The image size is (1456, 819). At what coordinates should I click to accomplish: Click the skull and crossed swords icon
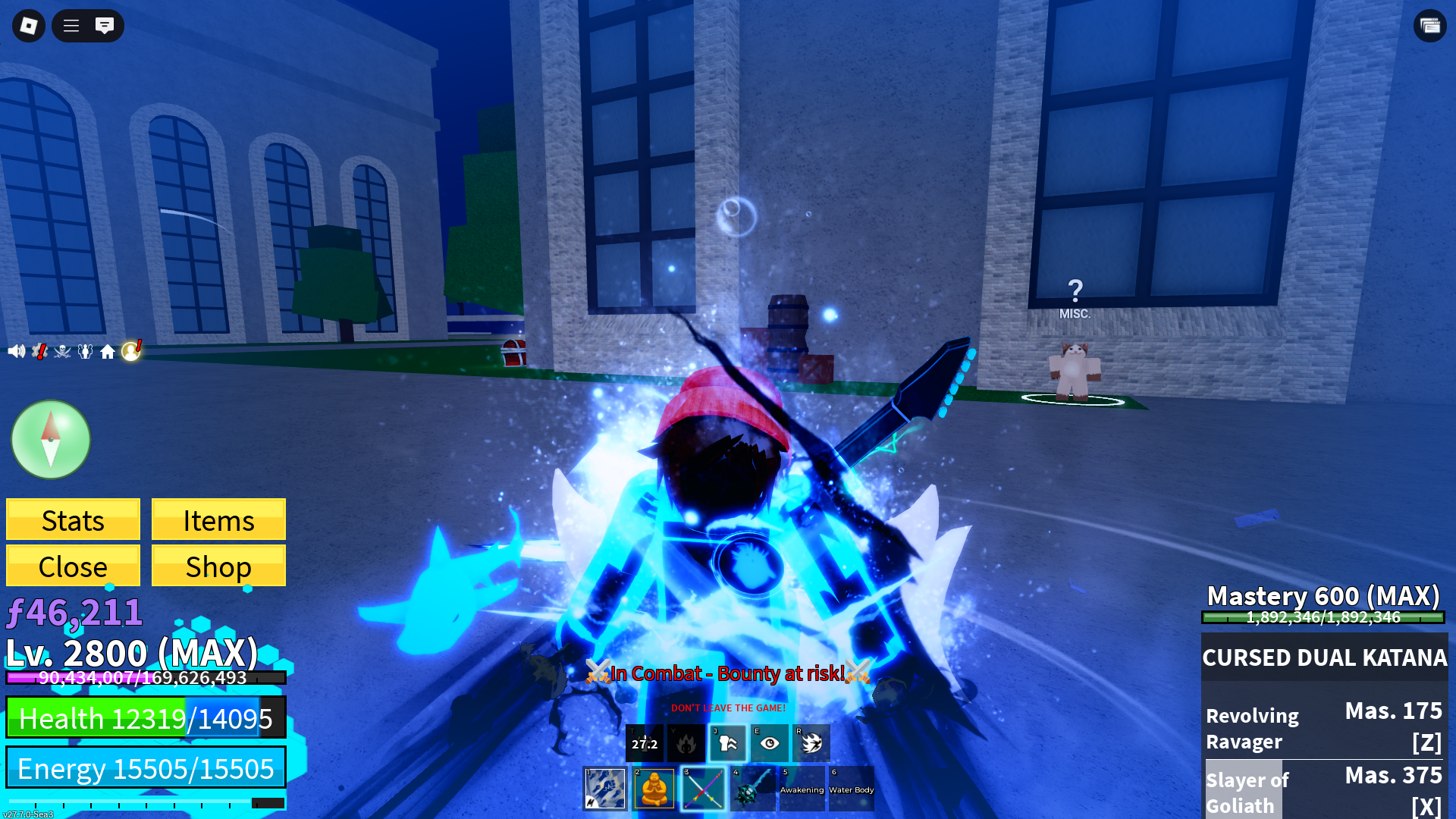point(62,351)
